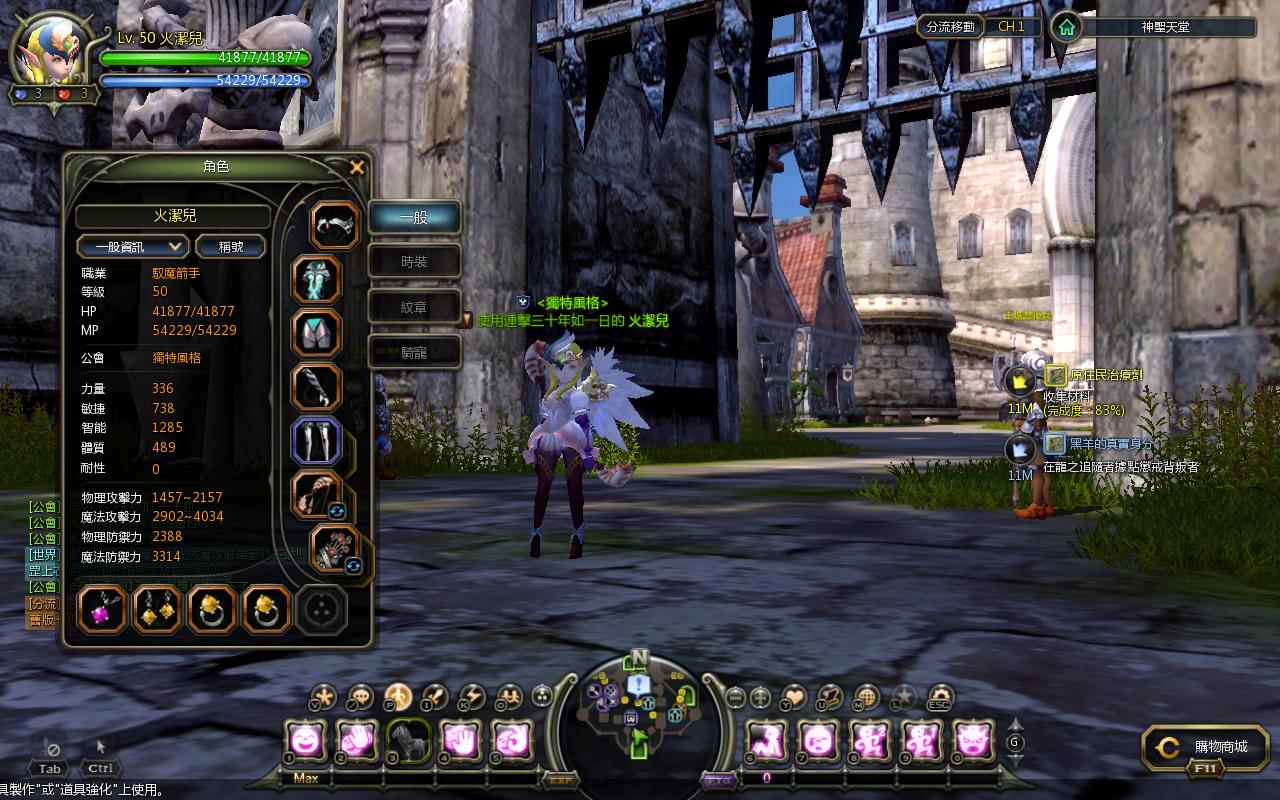The image size is (1280, 800).
Task: Select the 騎寵 mount tab
Action: coord(414,352)
